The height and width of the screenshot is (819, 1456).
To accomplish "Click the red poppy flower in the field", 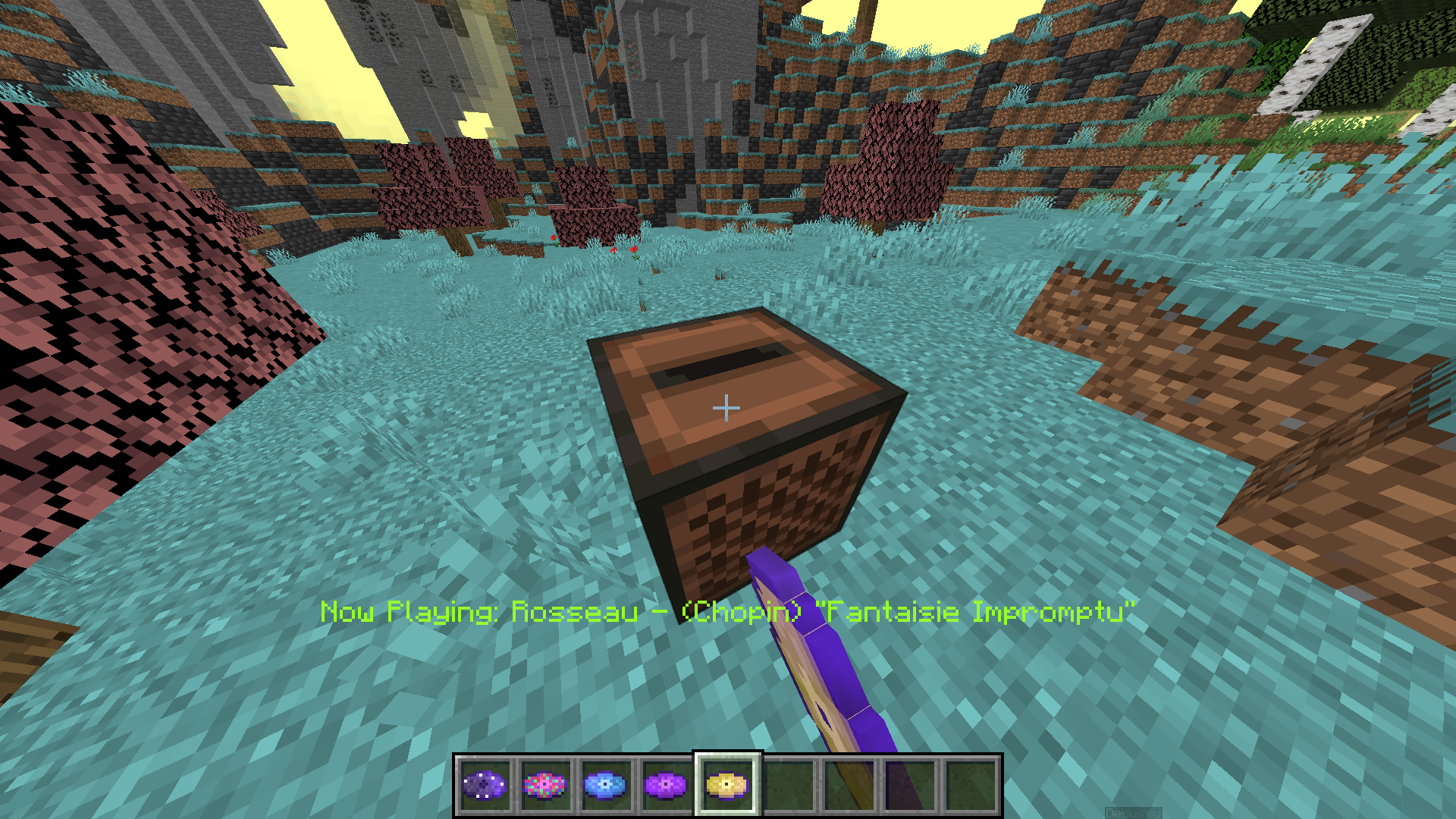I will coord(635,250).
